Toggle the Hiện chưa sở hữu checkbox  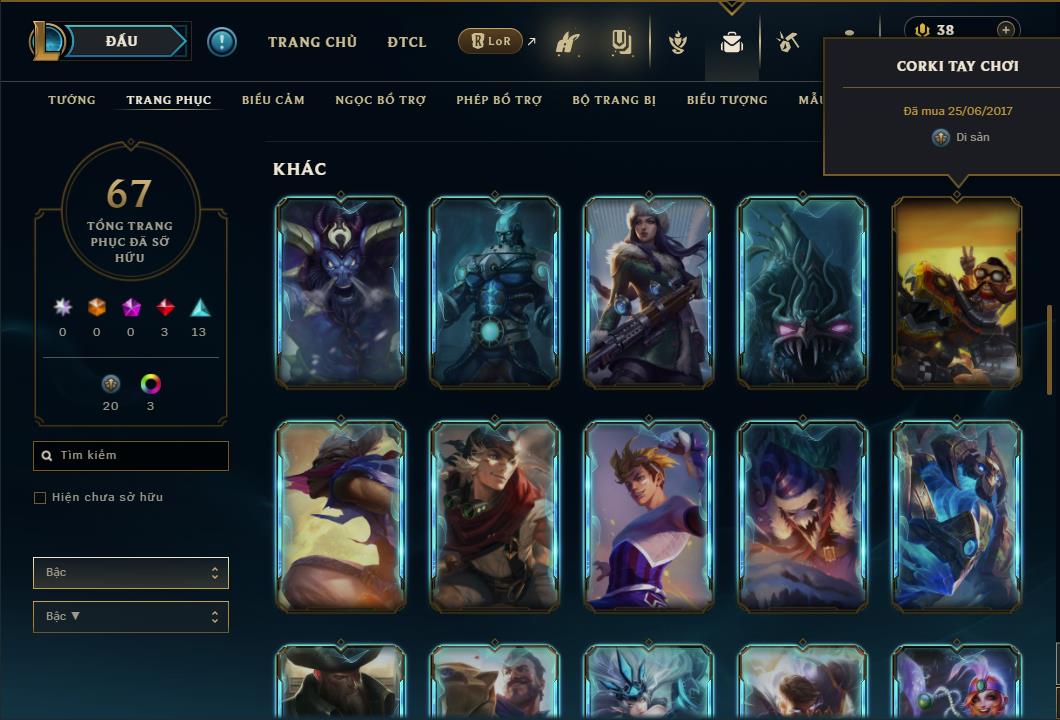click(x=40, y=498)
